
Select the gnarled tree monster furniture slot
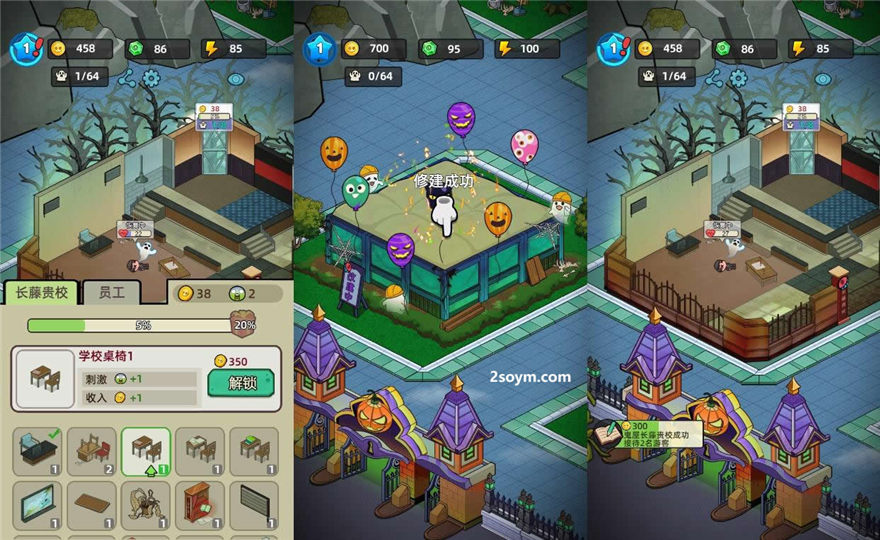pyautogui.click(x=146, y=505)
